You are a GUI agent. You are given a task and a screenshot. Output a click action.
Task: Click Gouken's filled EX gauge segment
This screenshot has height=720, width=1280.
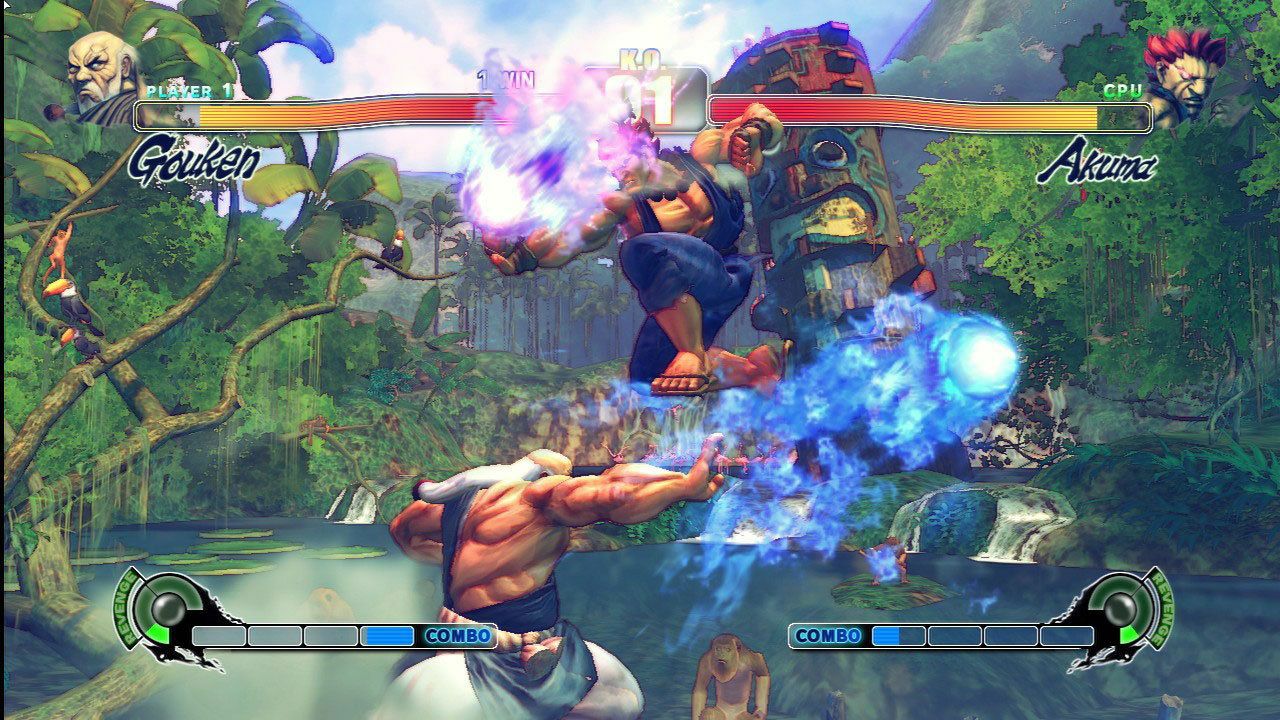(x=390, y=633)
